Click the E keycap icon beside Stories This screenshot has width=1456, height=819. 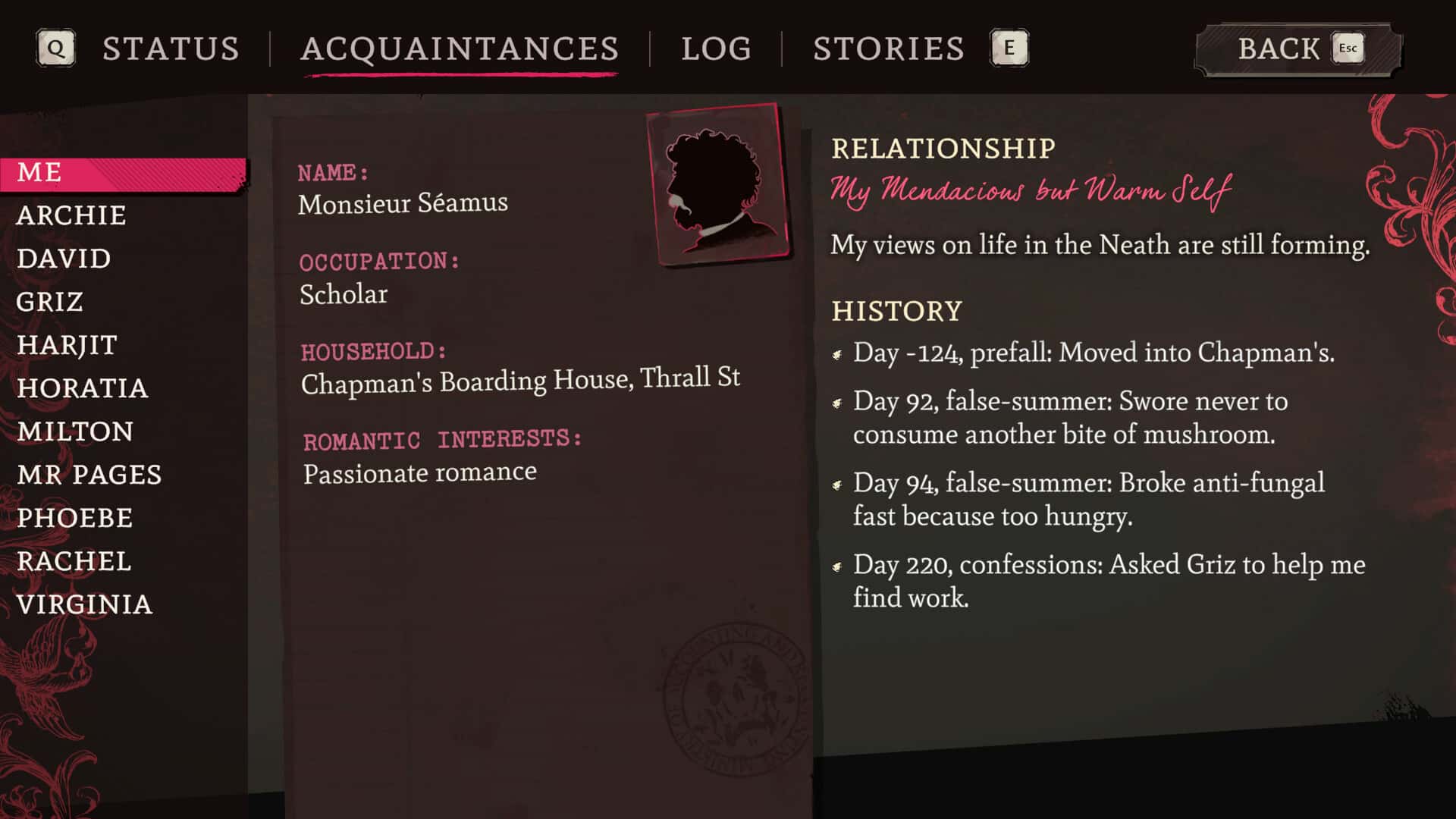click(1009, 48)
